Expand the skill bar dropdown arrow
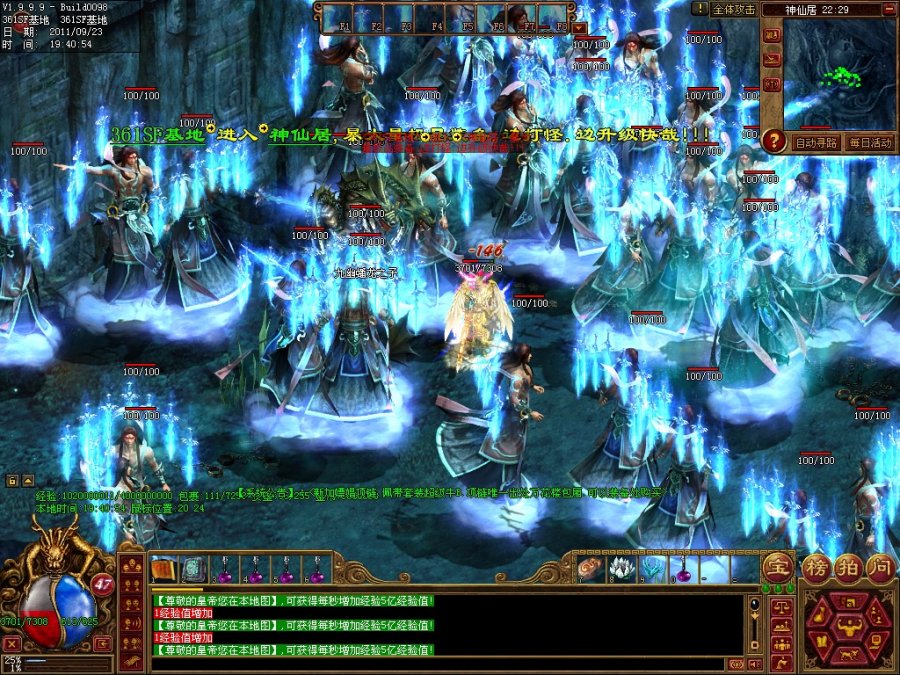This screenshot has width=900, height=675. click(x=582, y=28)
